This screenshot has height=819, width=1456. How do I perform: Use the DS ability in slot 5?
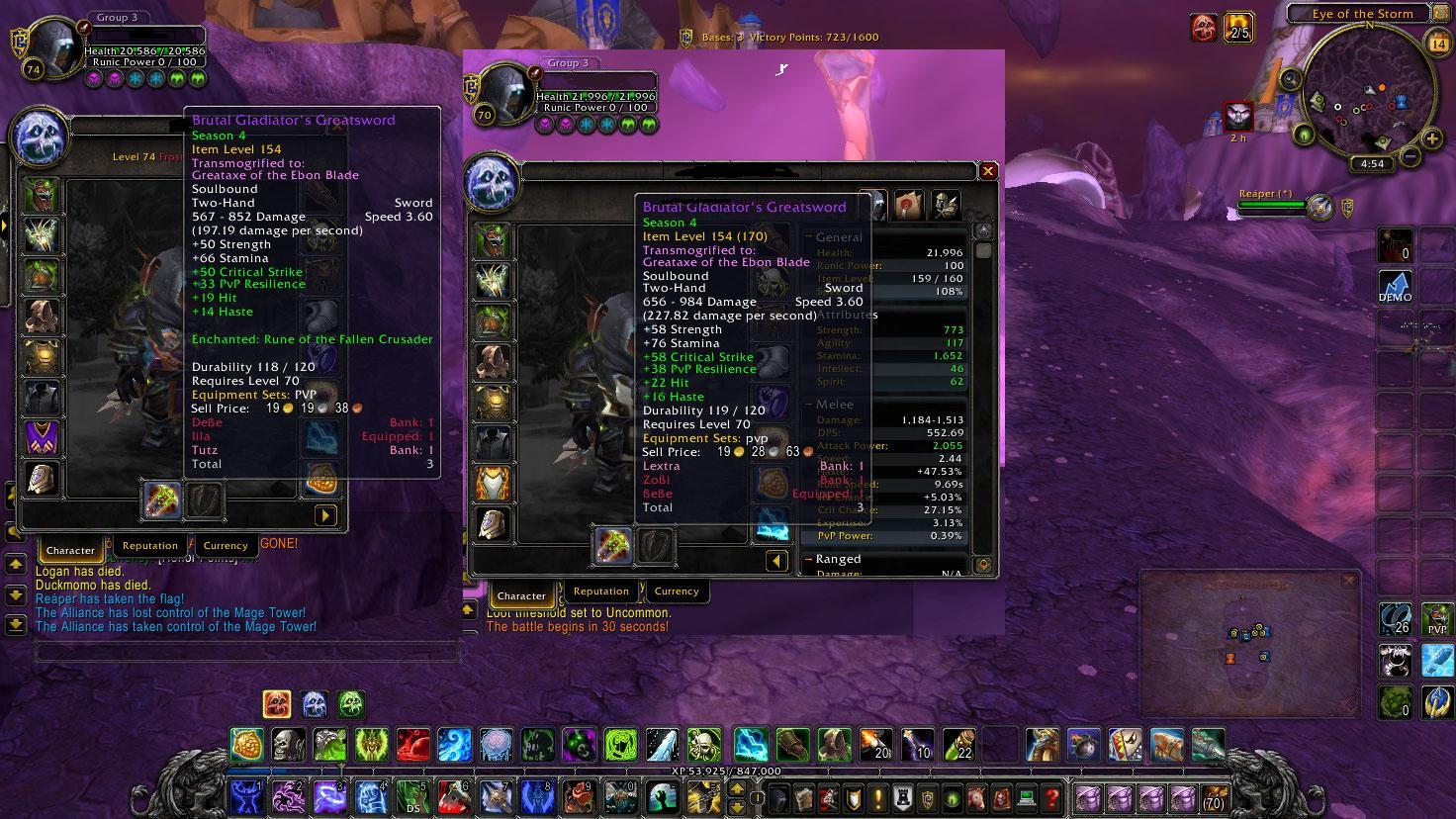point(410,796)
